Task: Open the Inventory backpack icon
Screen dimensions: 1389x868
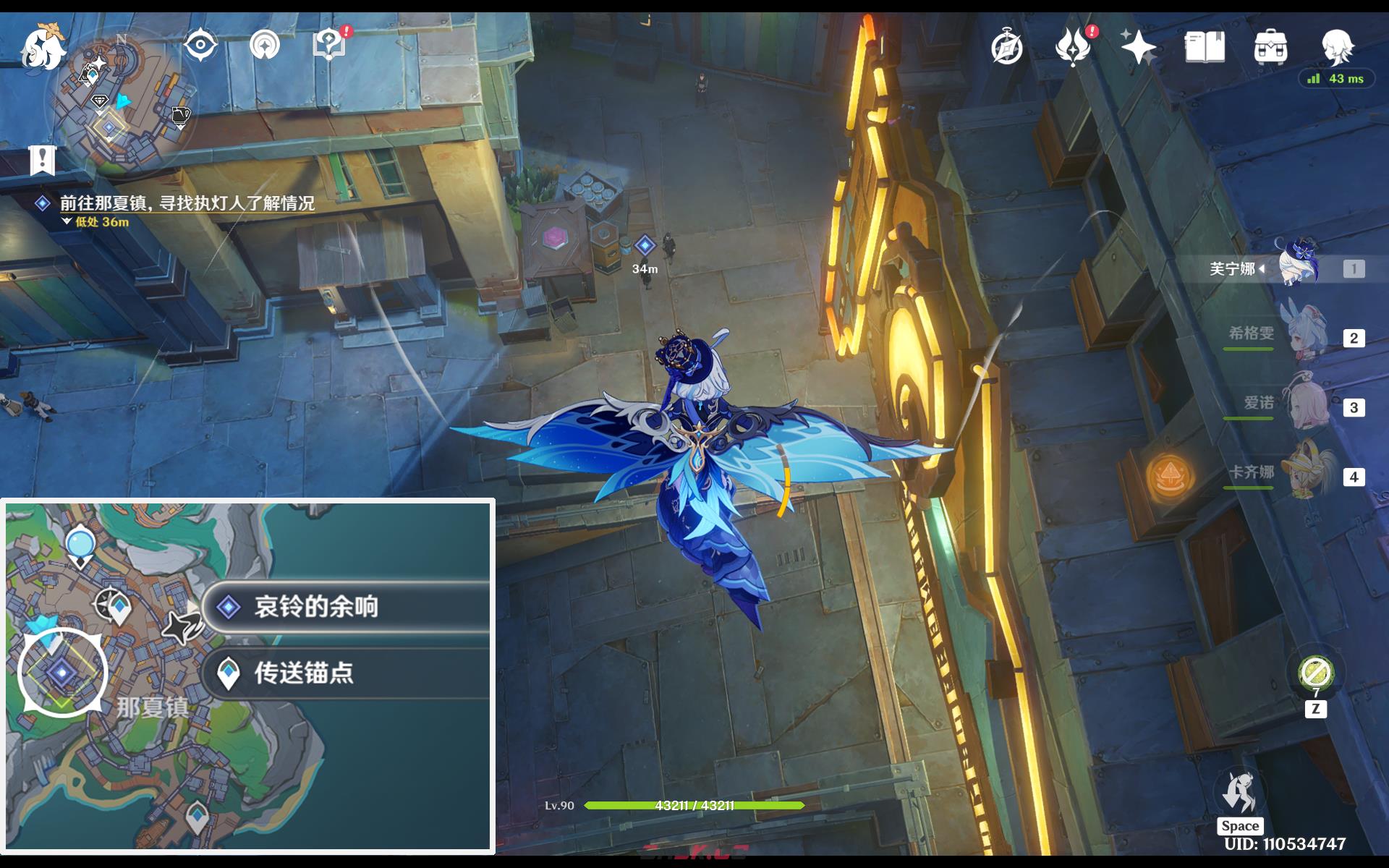Action: [1270, 46]
